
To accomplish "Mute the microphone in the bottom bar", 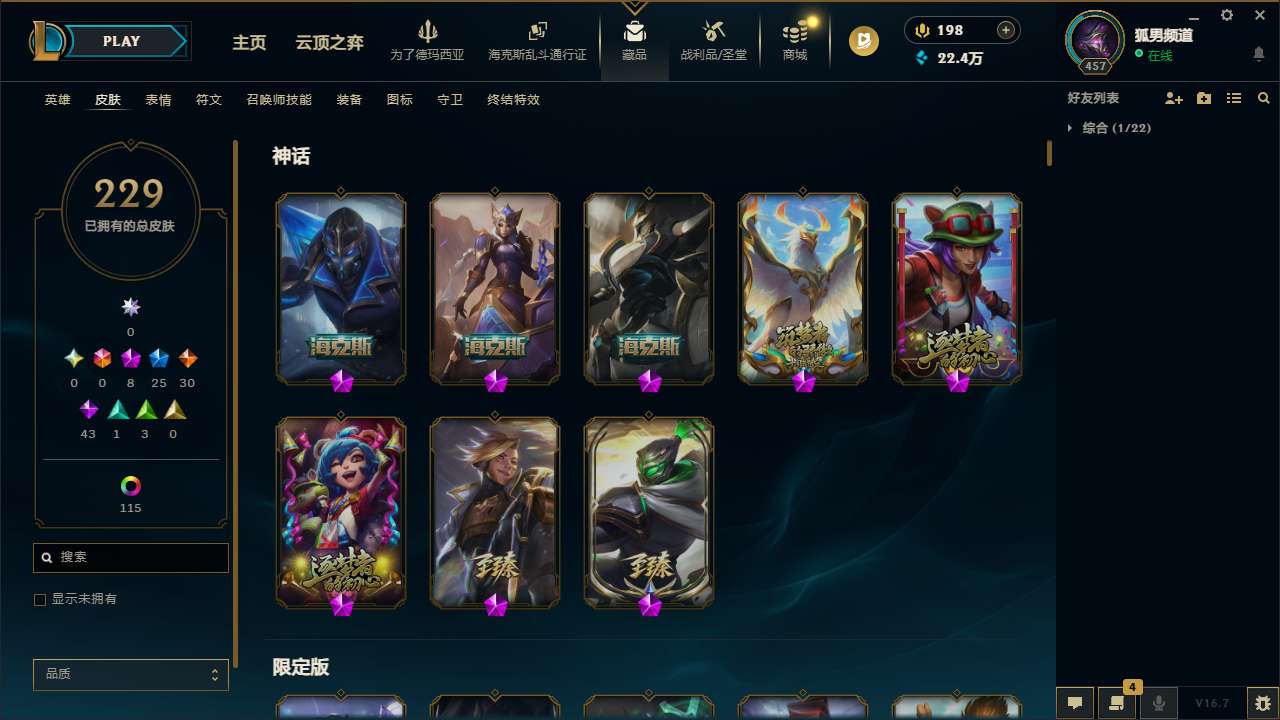I will point(1158,703).
